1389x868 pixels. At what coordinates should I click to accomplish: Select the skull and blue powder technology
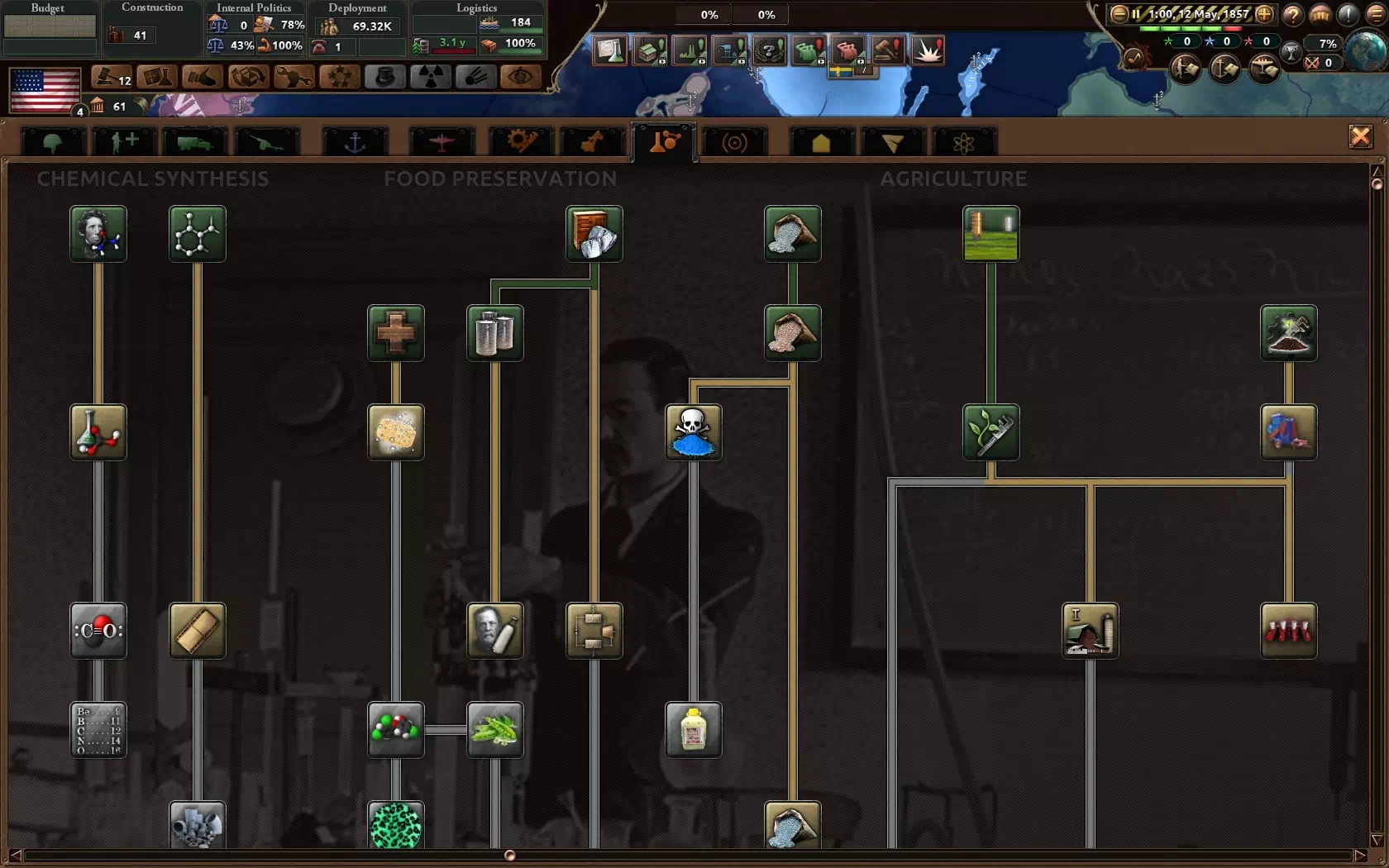pyautogui.click(x=693, y=432)
